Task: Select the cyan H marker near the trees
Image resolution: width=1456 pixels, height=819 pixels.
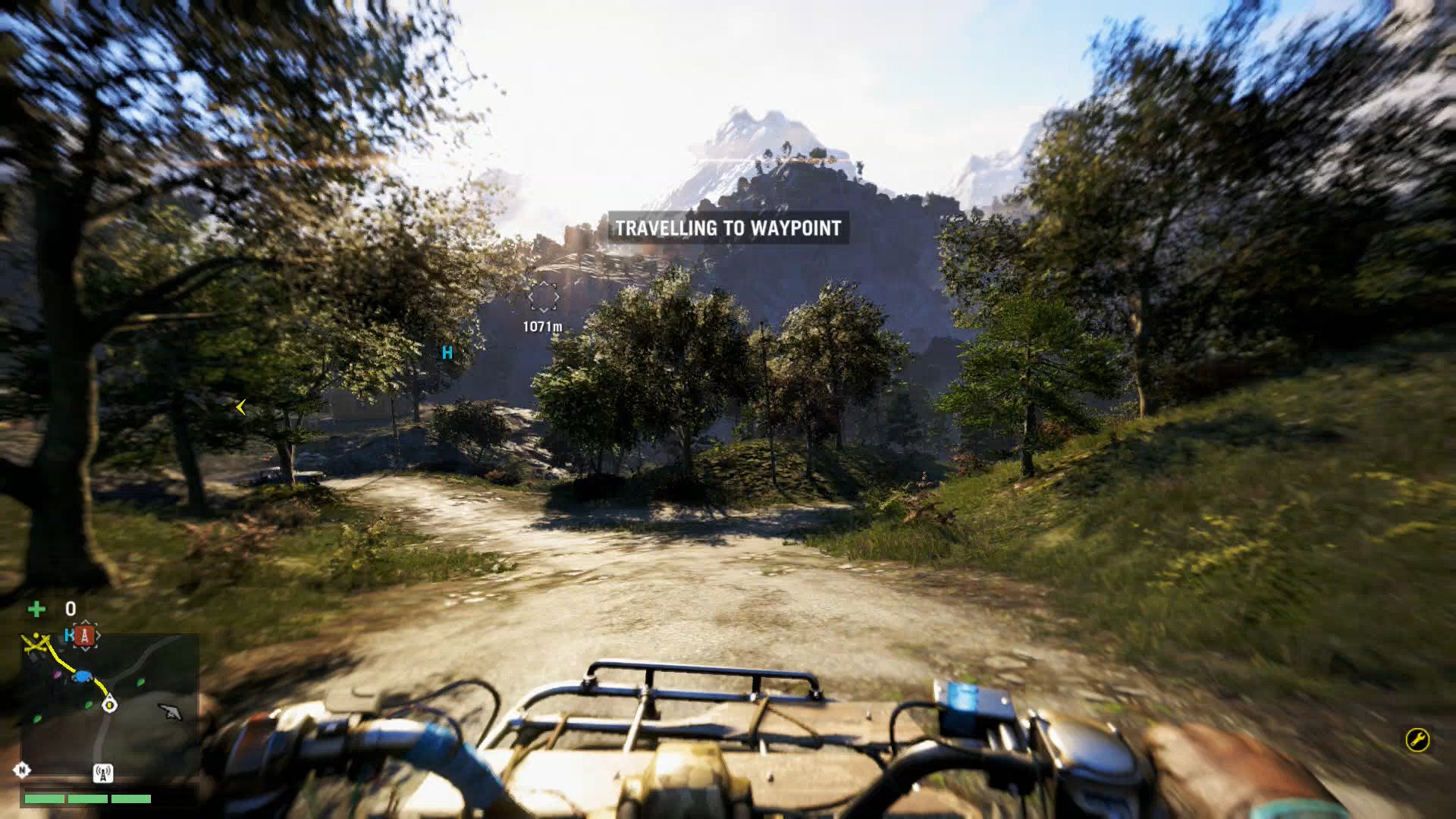Action: point(448,352)
